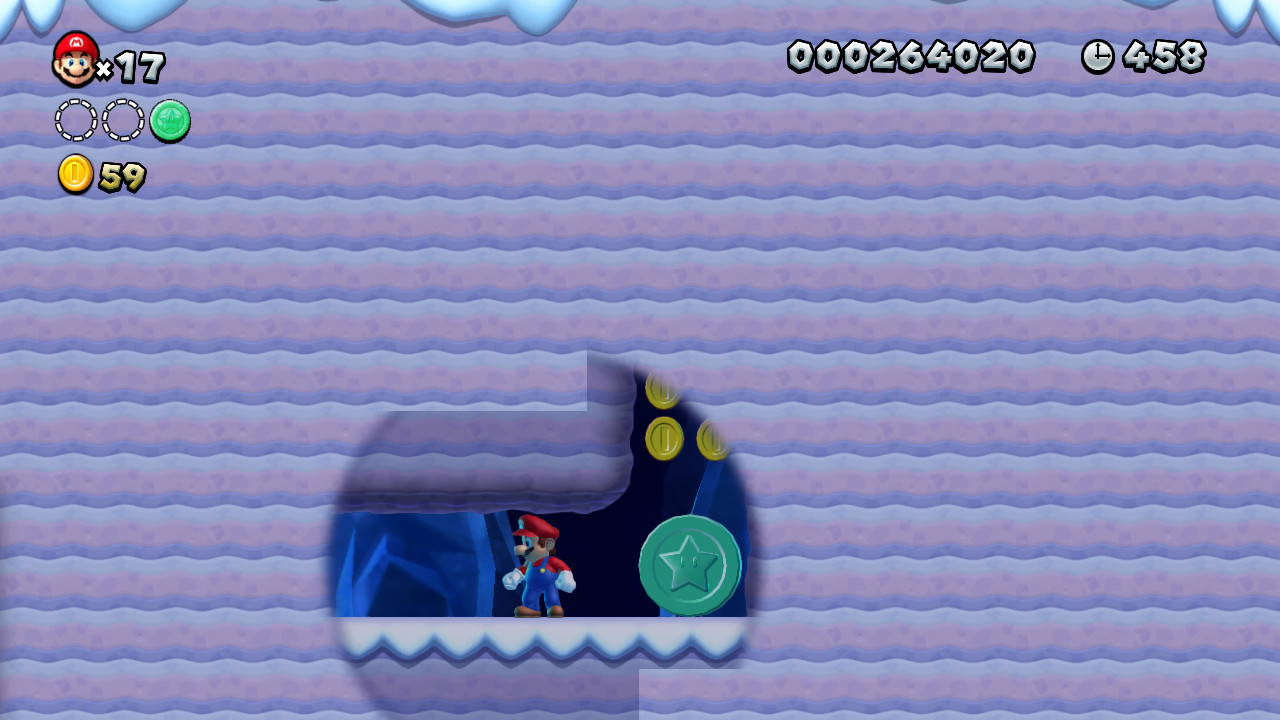The image size is (1280, 720).
Task: Click the score display 000264020
Action: [912, 58]
